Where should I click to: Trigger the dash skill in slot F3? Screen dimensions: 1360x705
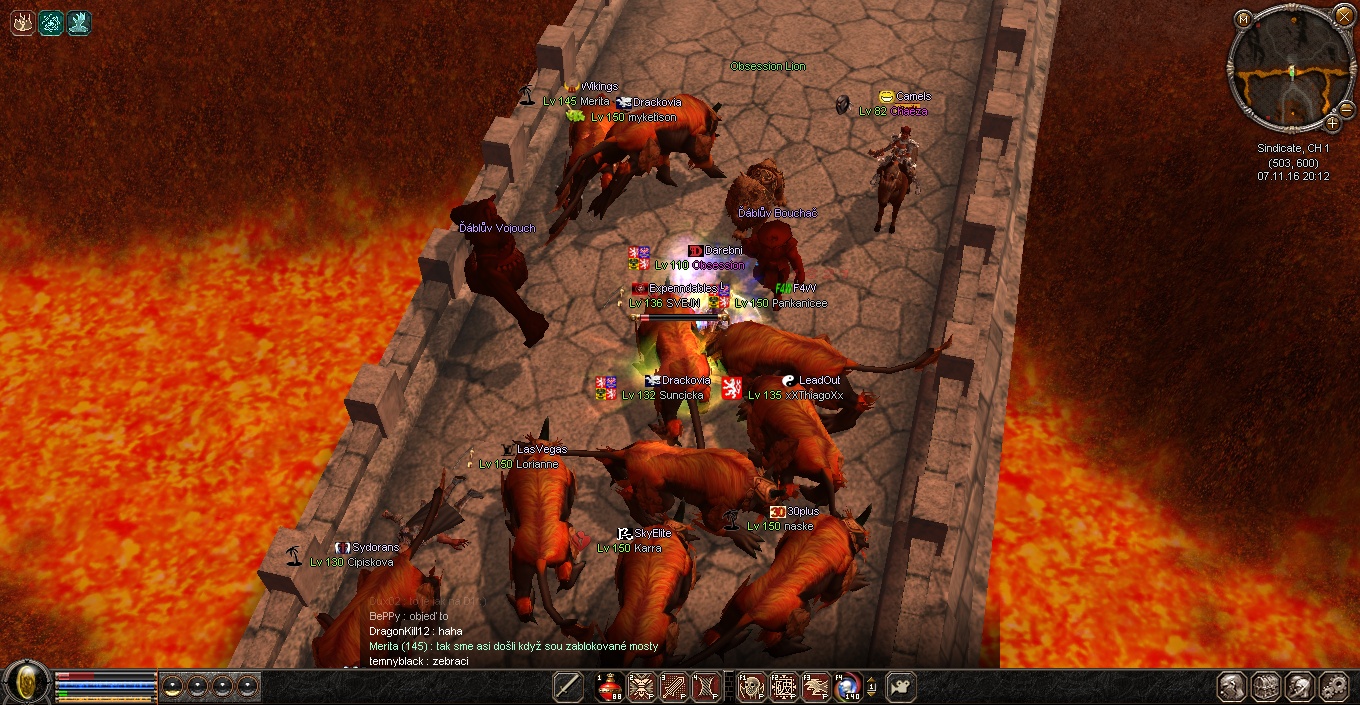click(816, 687)
